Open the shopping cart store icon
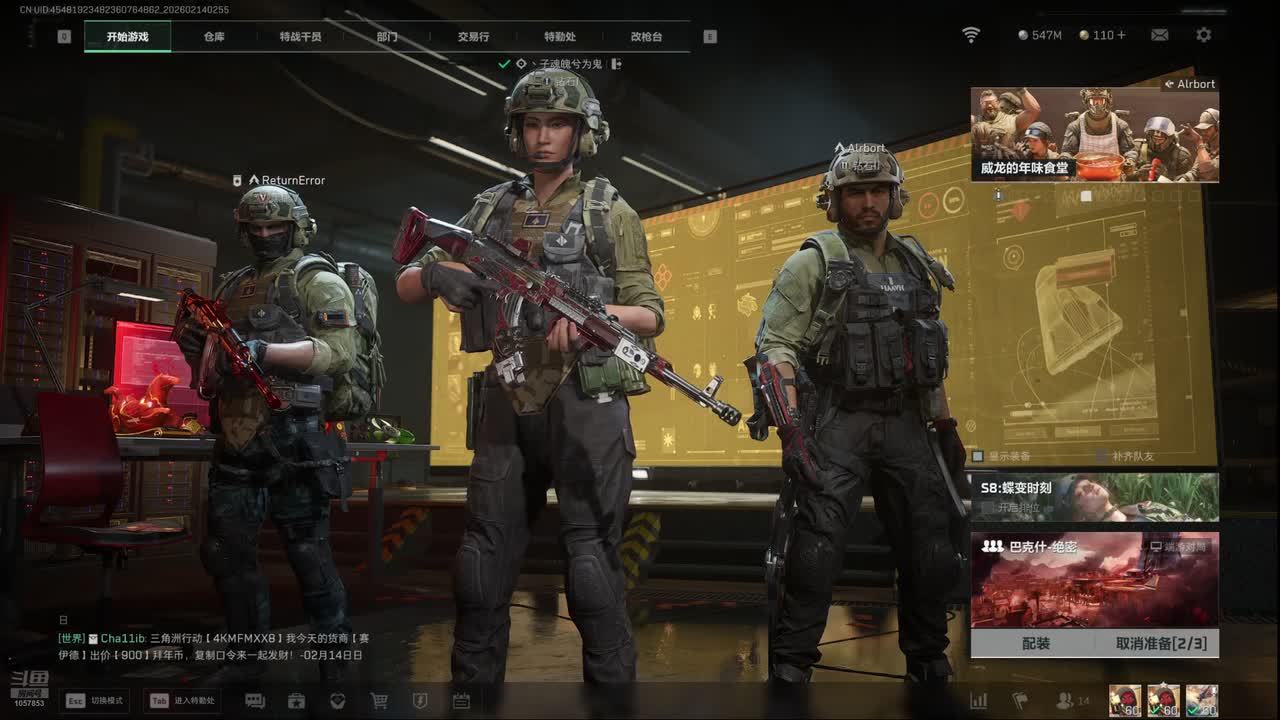 379,701
